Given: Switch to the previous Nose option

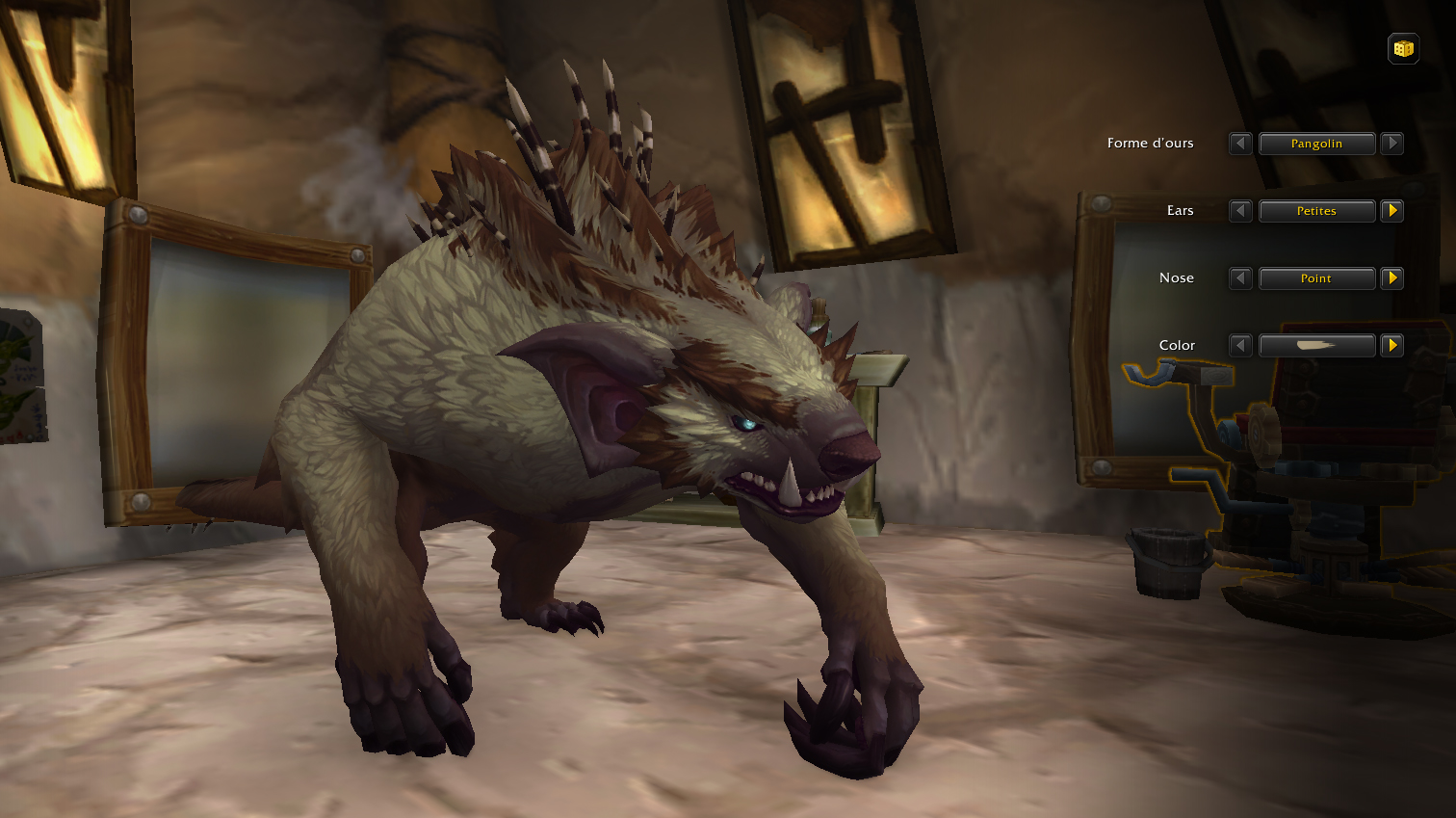Looking at the screenshot, I should pyautogui.click(x=1240, y=278).
